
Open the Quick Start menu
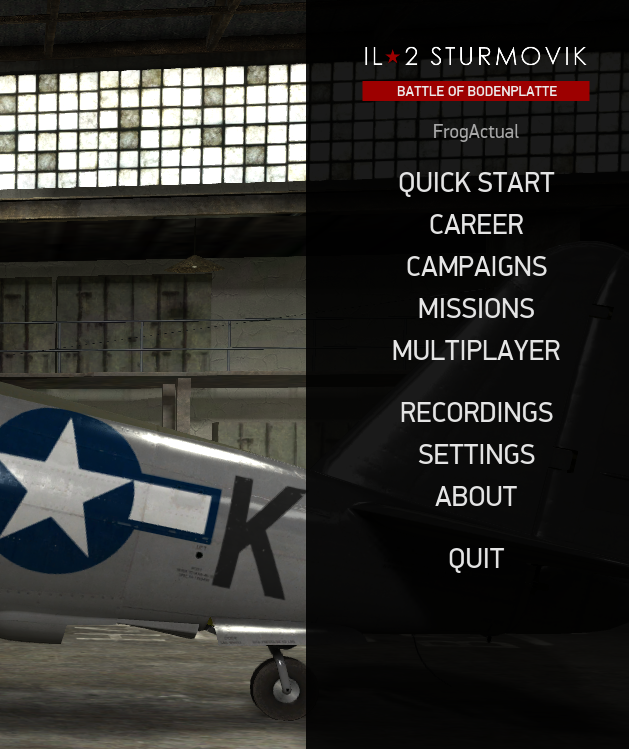tap(476, 183)
